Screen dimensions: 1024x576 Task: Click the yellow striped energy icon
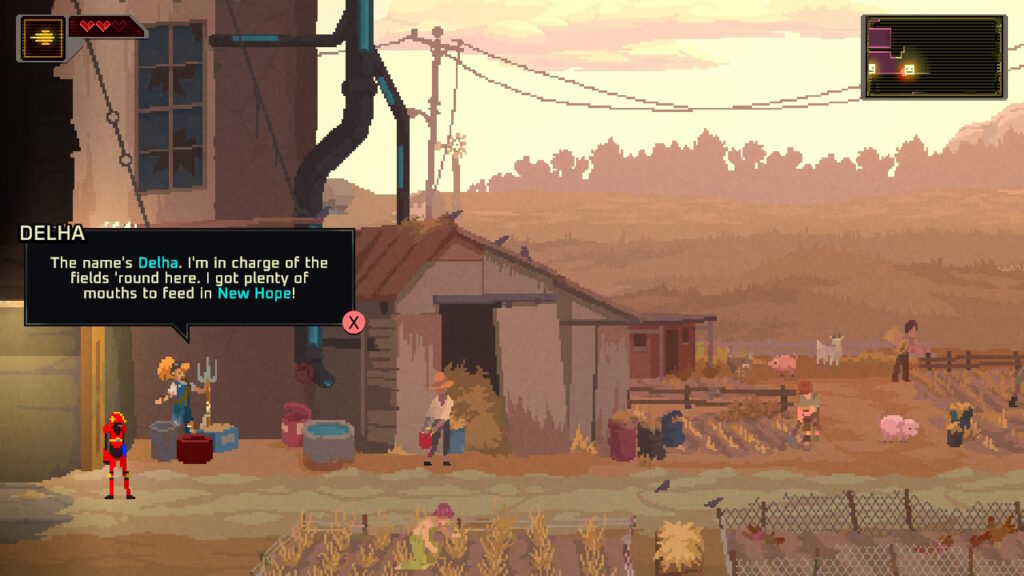pyautogui.click(x=41, y=38)
